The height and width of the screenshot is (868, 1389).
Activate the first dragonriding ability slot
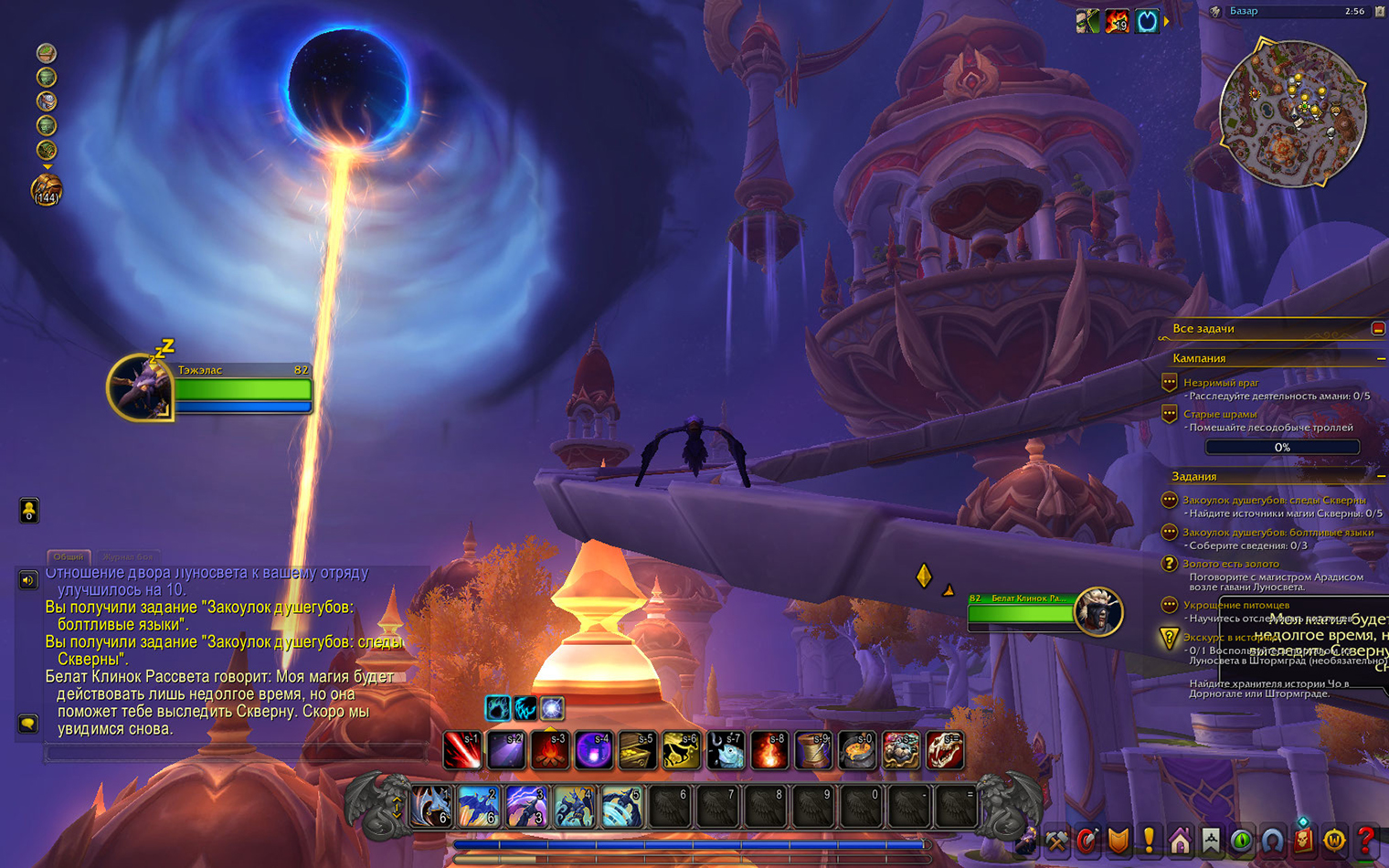(x=431, y=808)
